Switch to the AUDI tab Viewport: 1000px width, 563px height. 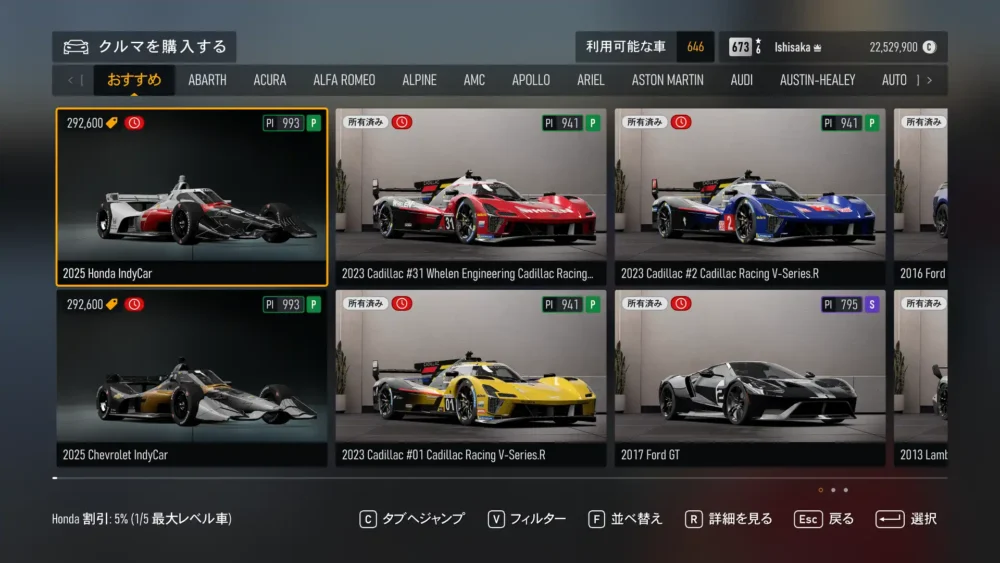point(741,80)
